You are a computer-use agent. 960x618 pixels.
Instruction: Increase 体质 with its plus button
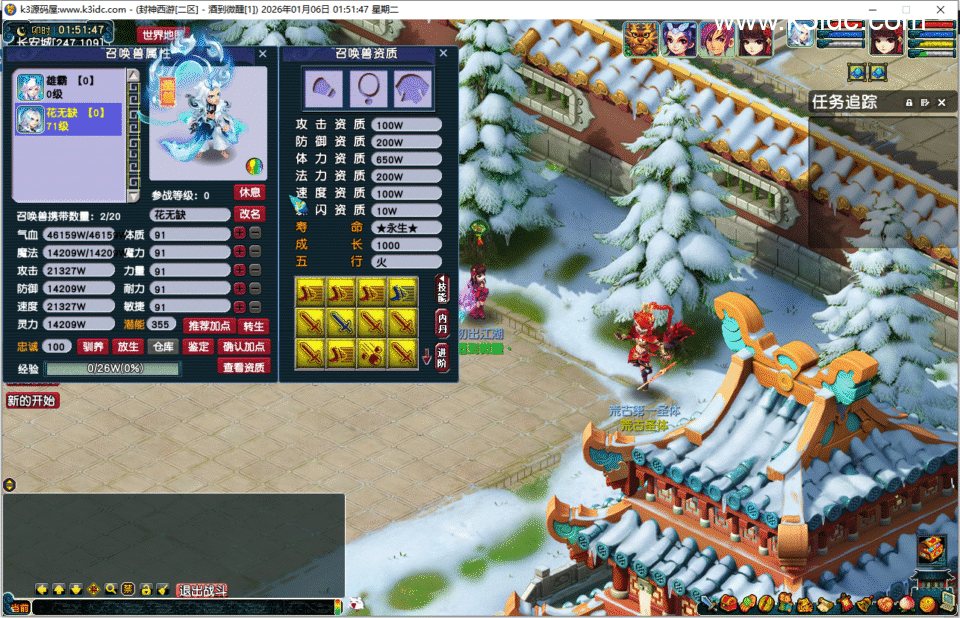pos(239,234)
